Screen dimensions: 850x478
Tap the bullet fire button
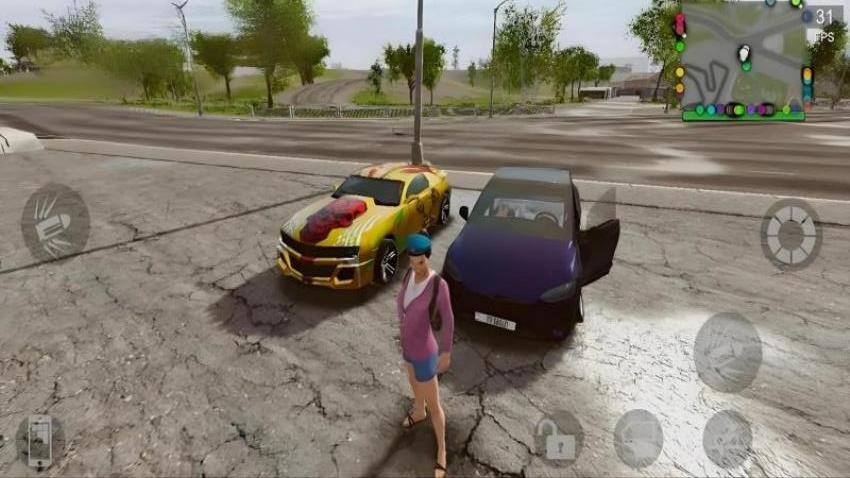[55, 222]
